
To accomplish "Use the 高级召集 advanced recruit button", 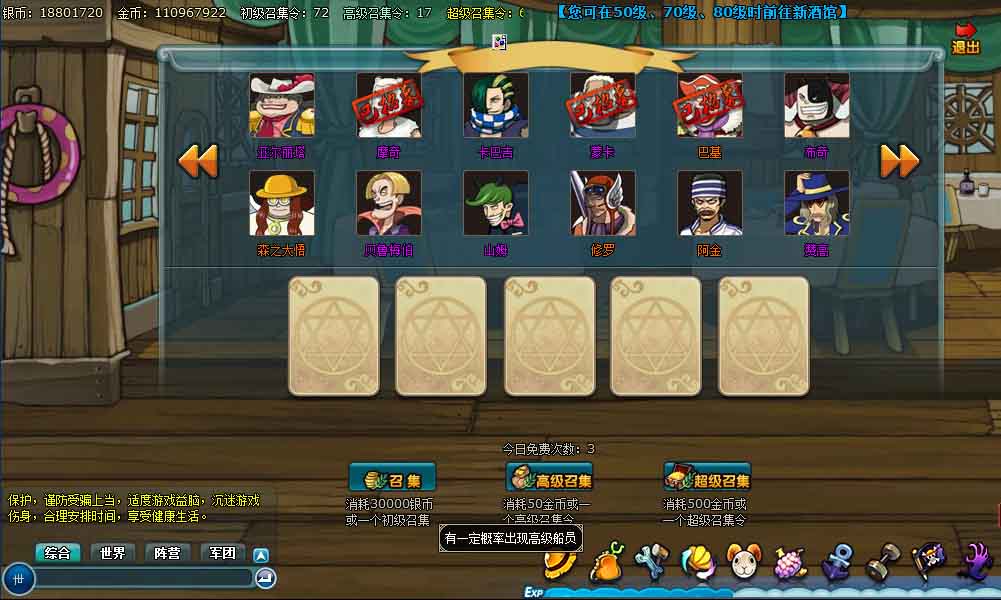I will point(549,477).
